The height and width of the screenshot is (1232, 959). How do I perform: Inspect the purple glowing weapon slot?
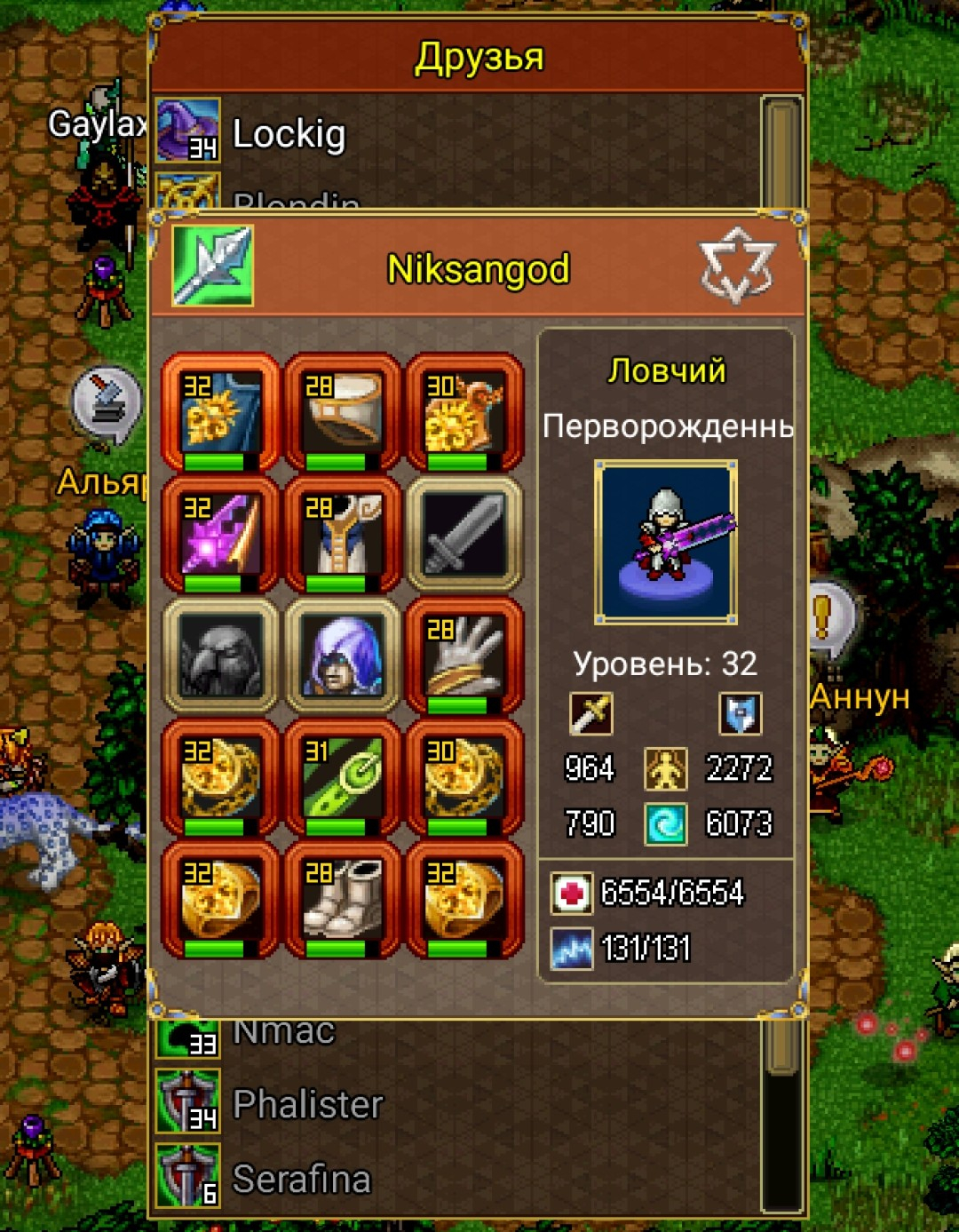pos(220,535)
